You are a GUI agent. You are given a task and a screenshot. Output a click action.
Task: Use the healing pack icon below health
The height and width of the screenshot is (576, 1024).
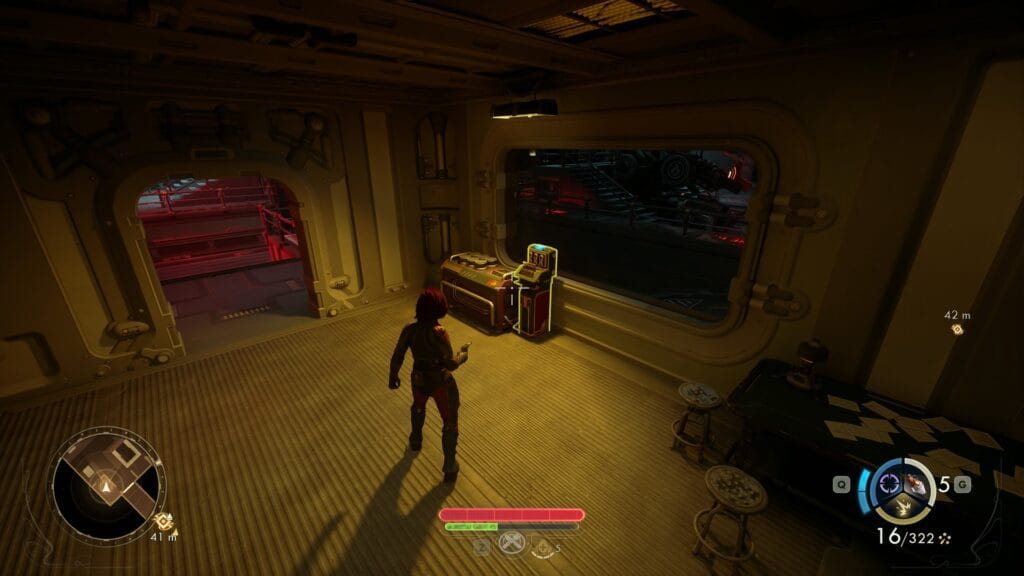point(543,547)
